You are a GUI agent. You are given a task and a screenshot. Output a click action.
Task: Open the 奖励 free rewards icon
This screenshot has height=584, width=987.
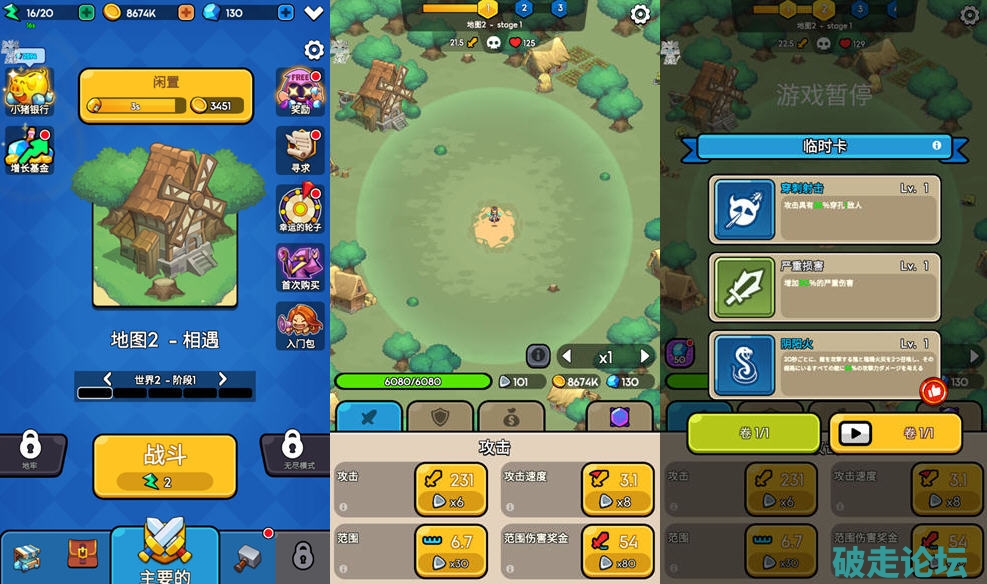[300, 92]
